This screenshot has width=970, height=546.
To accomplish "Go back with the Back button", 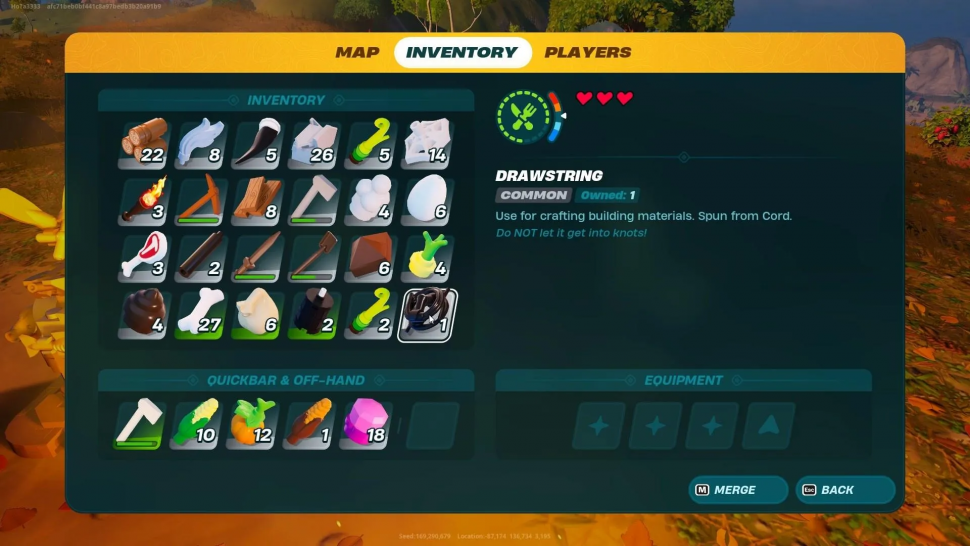I will pyautogui.click(x=844, y=489).
